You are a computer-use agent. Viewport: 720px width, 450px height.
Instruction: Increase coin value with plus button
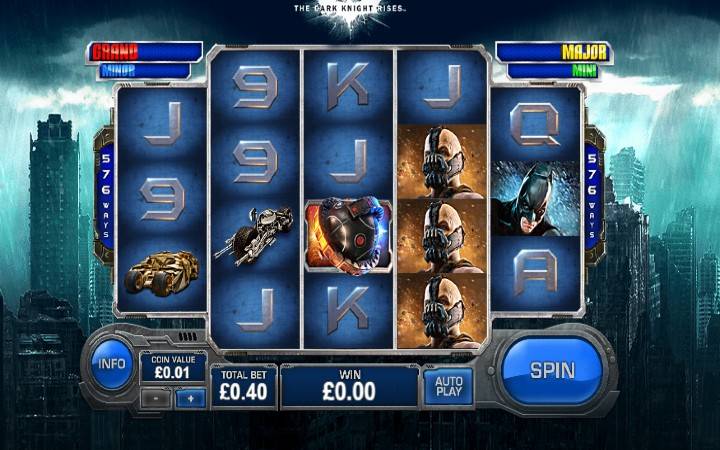pos(190,397)
